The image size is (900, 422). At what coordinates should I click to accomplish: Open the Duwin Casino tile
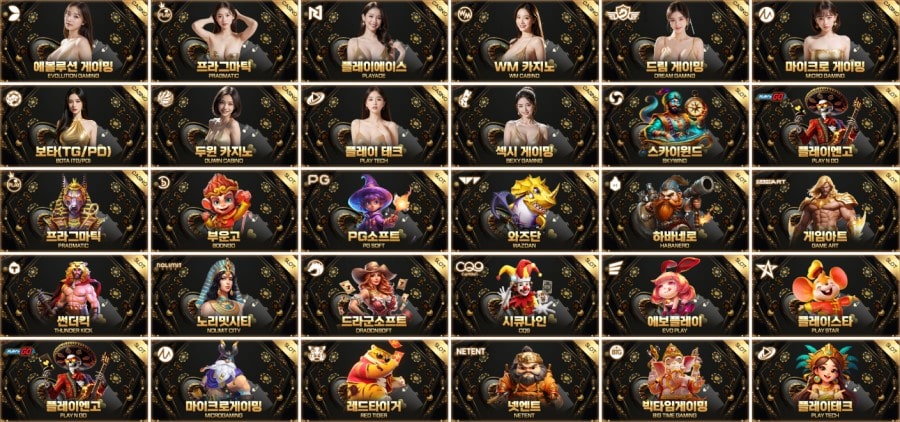[x=225, y=125]
